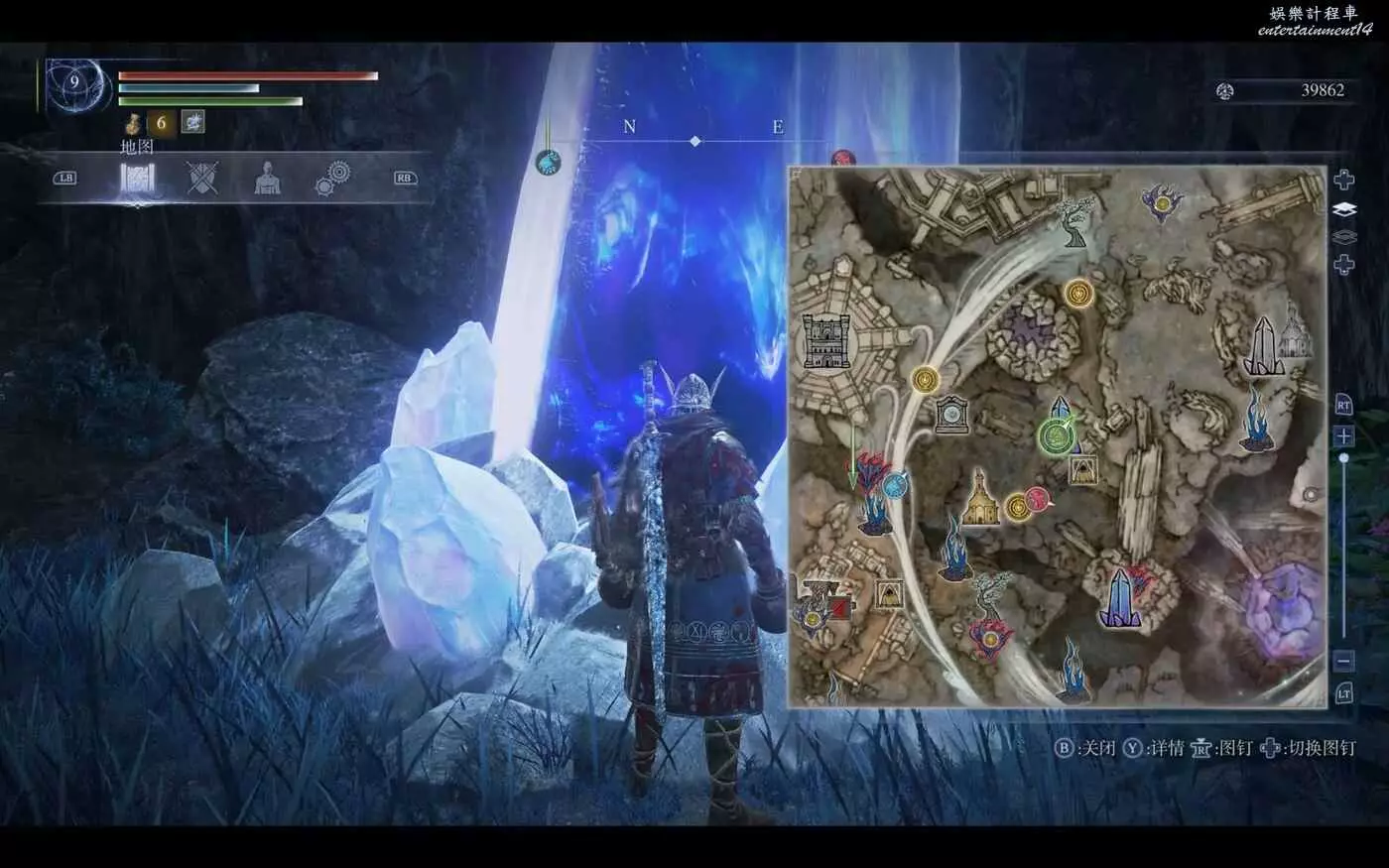The height and width of the screenshot is (868, 1389).
Task: Switch to the upper map layer icon
Action: tap(1343, 209)
